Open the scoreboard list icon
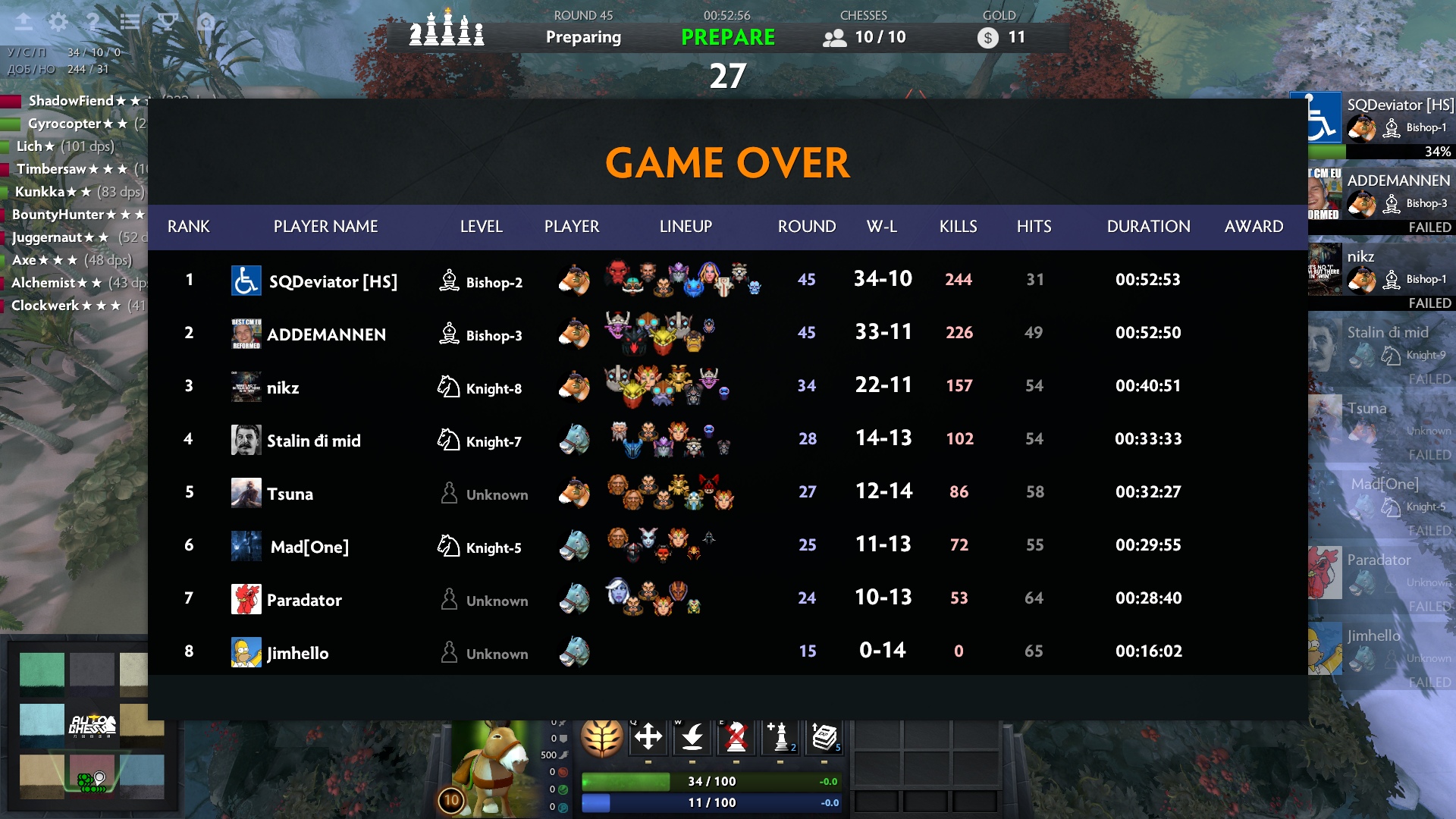 [x=130, y=22]
